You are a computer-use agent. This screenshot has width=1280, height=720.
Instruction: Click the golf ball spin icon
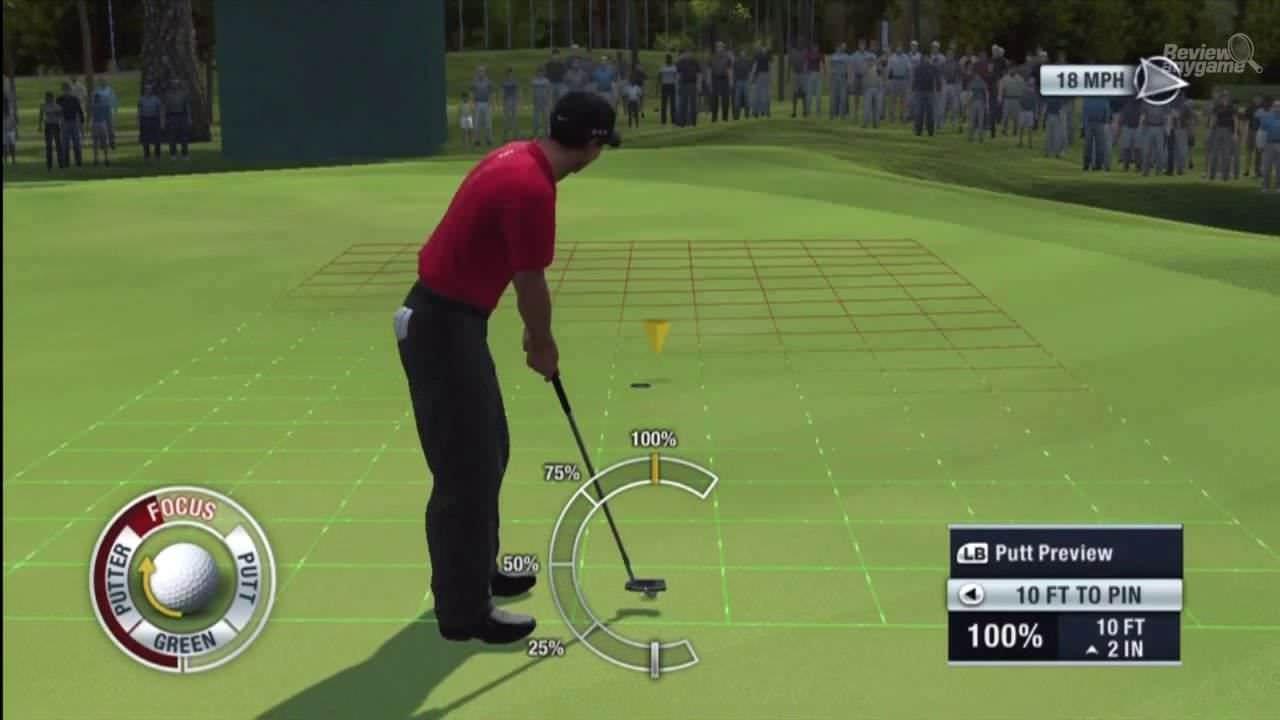point(183,577)
